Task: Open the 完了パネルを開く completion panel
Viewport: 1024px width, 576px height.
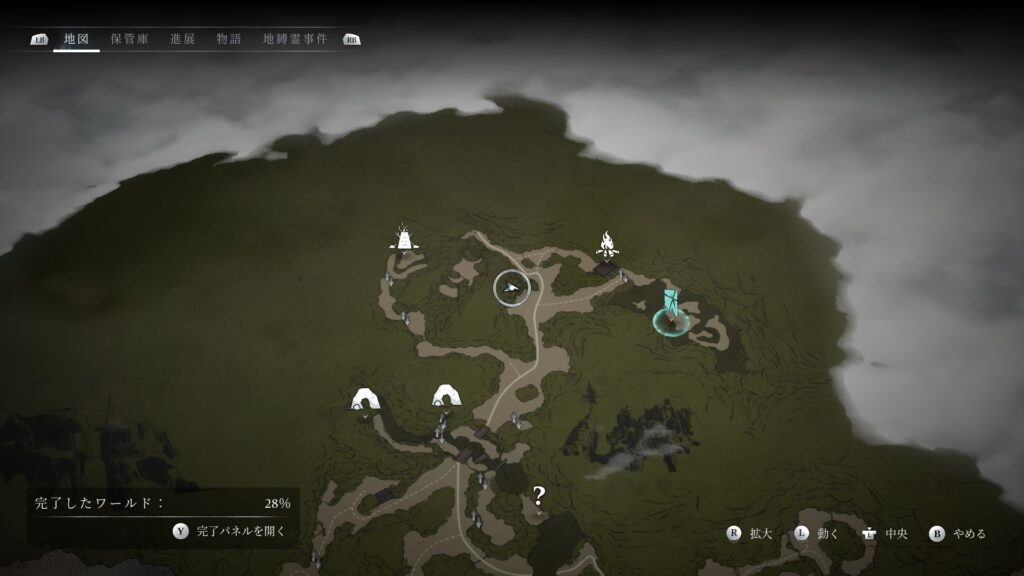Action: pos(232,531)
